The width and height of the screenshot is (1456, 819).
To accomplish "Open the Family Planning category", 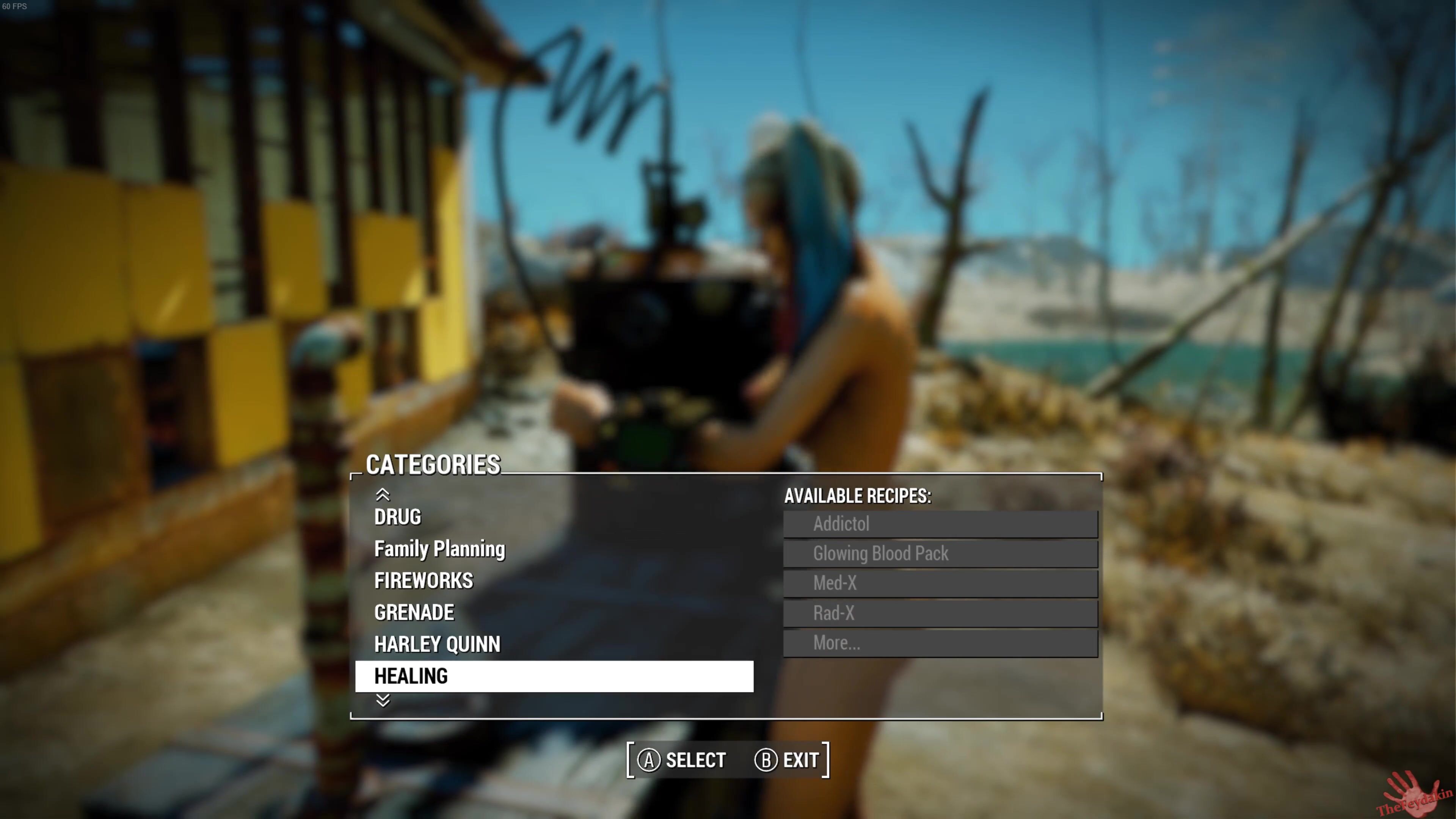I will point(439,549).
